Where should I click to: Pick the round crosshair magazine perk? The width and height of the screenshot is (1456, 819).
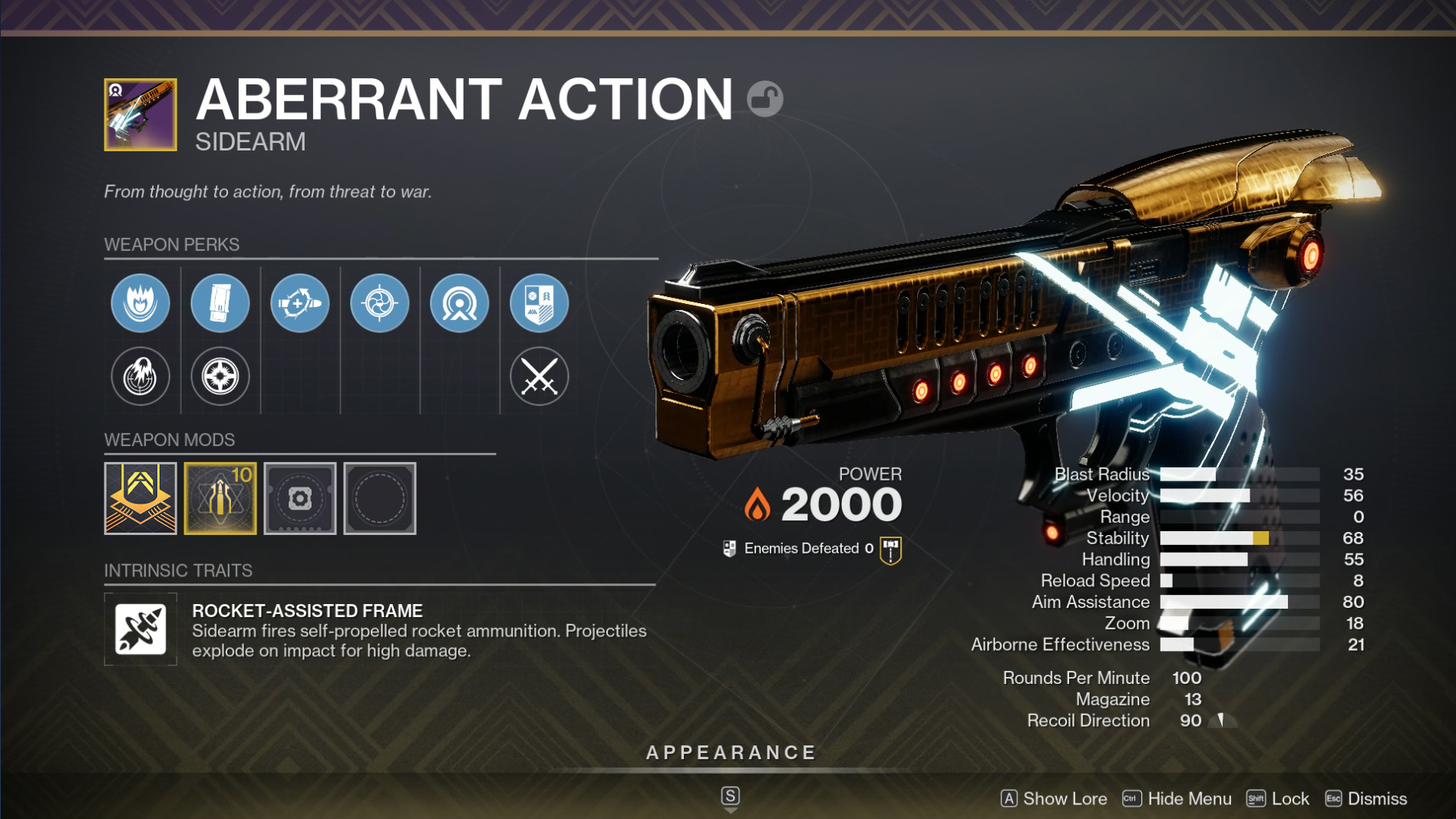click(x=220, y=376)
